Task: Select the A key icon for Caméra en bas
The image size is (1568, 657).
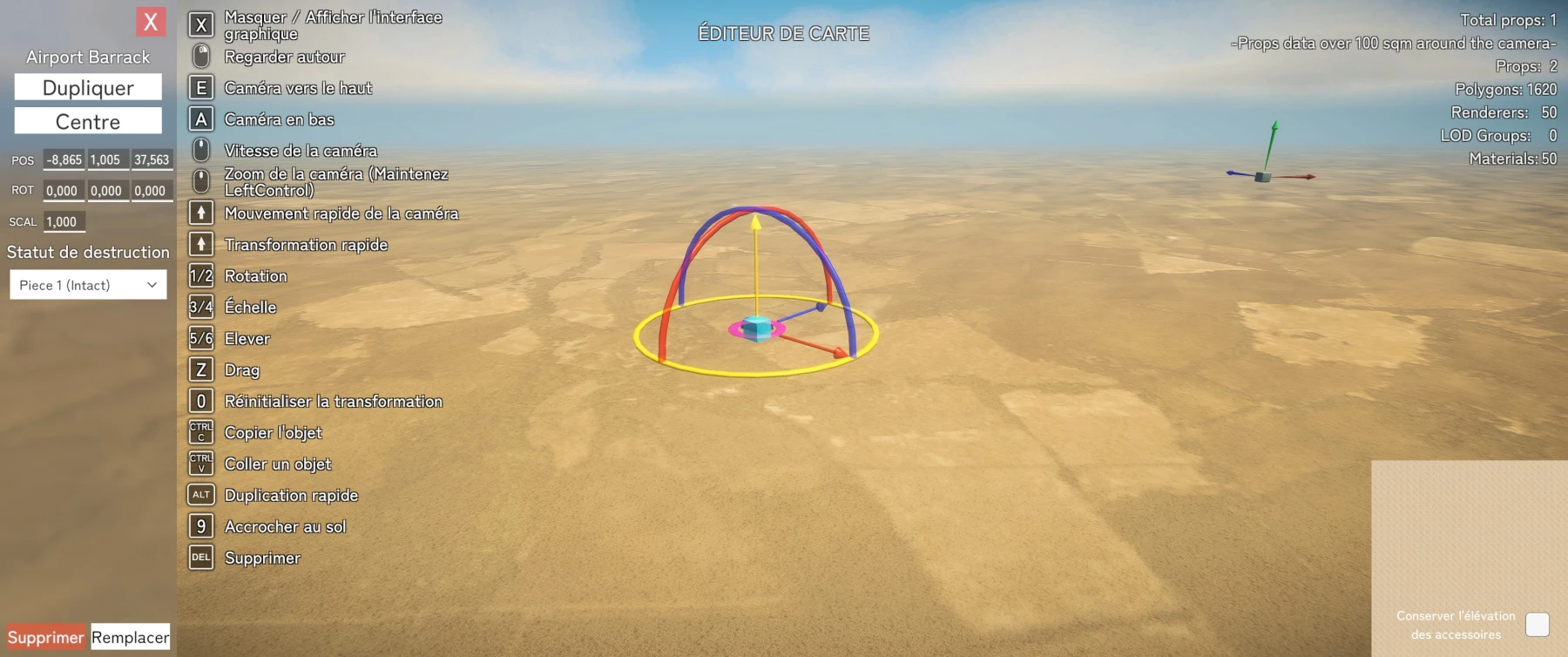Action: 200,119
